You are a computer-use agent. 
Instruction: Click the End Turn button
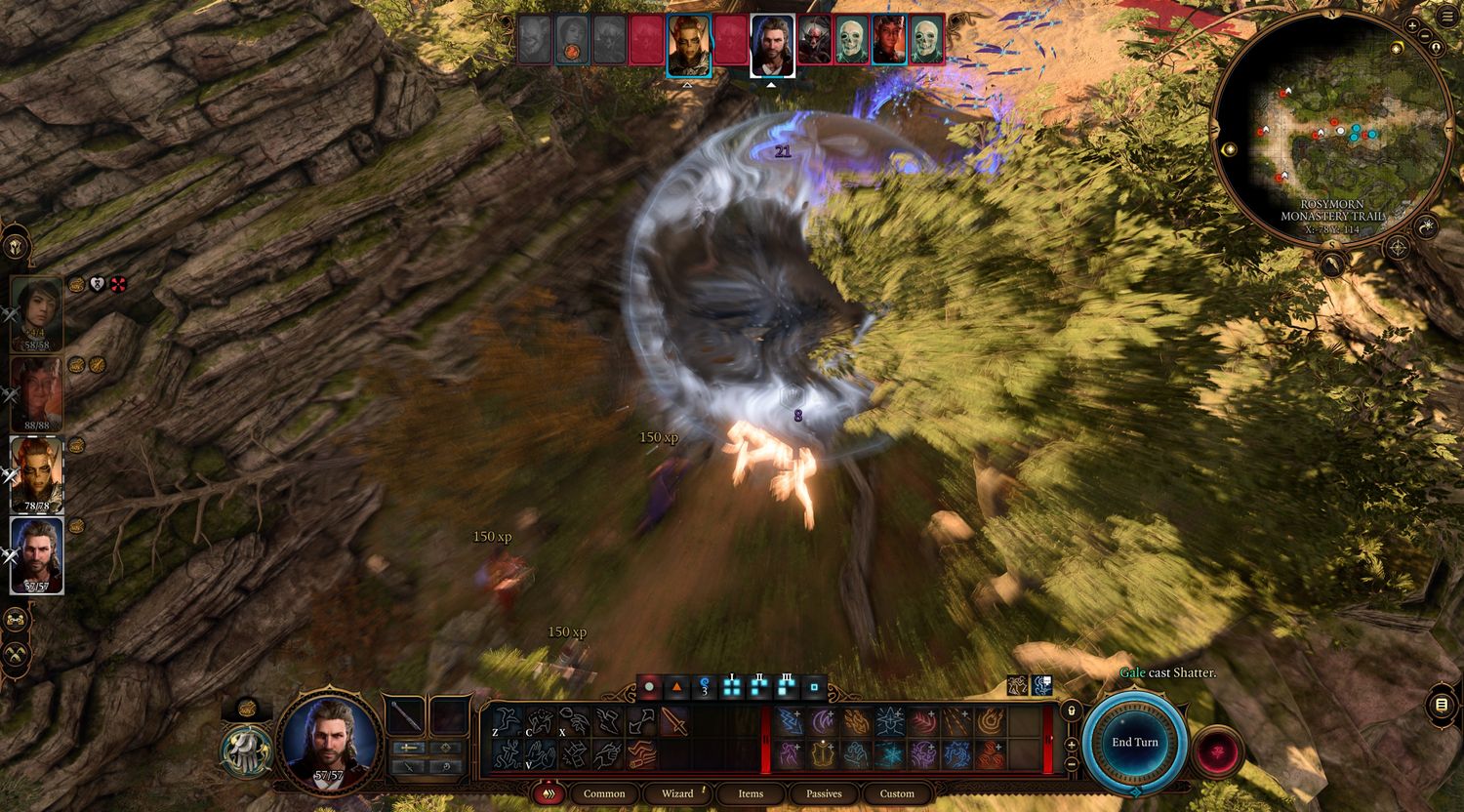click(x=1134, y=743)
